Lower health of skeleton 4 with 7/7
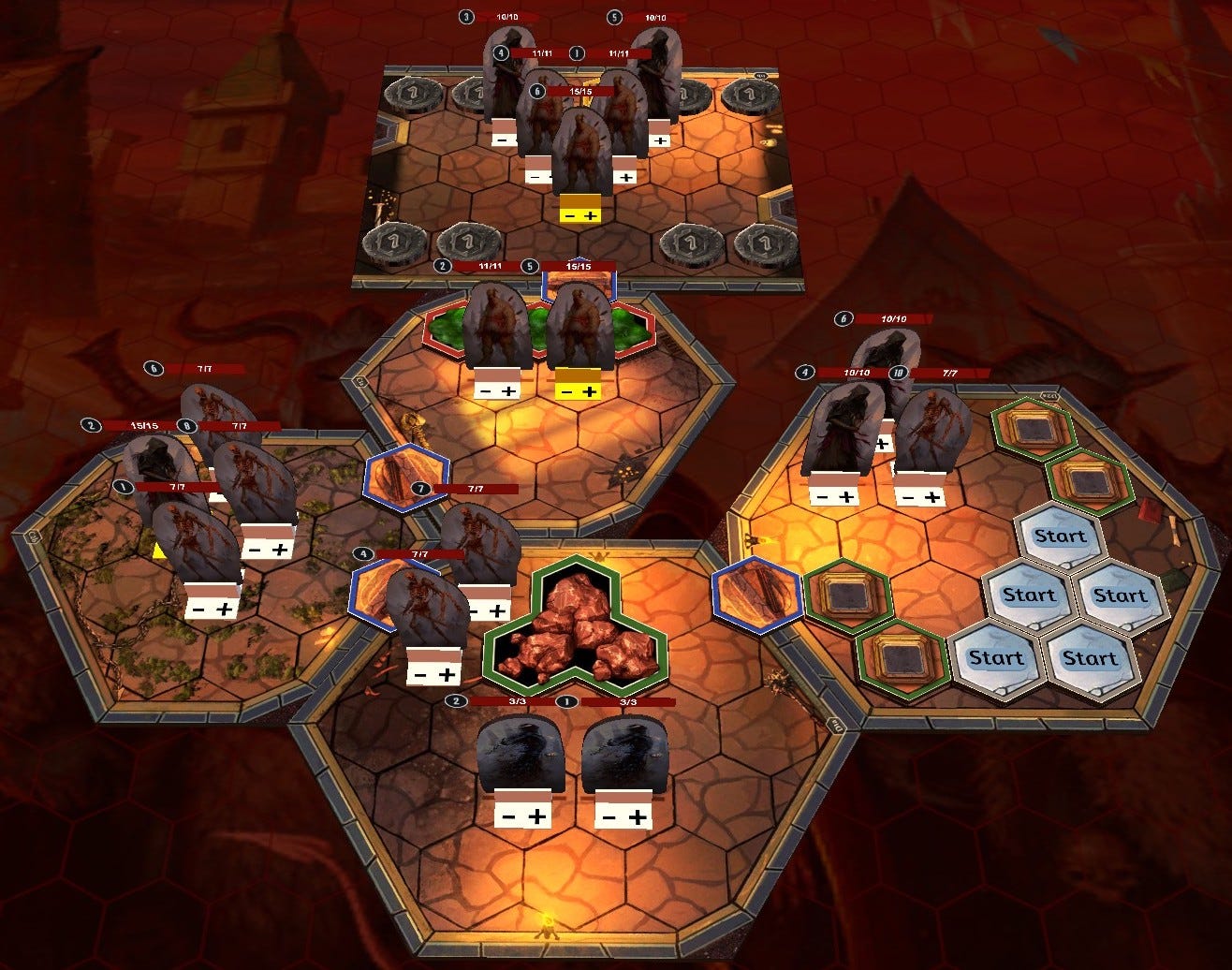This screenshot has width=1232, height=970. (421, 675)
